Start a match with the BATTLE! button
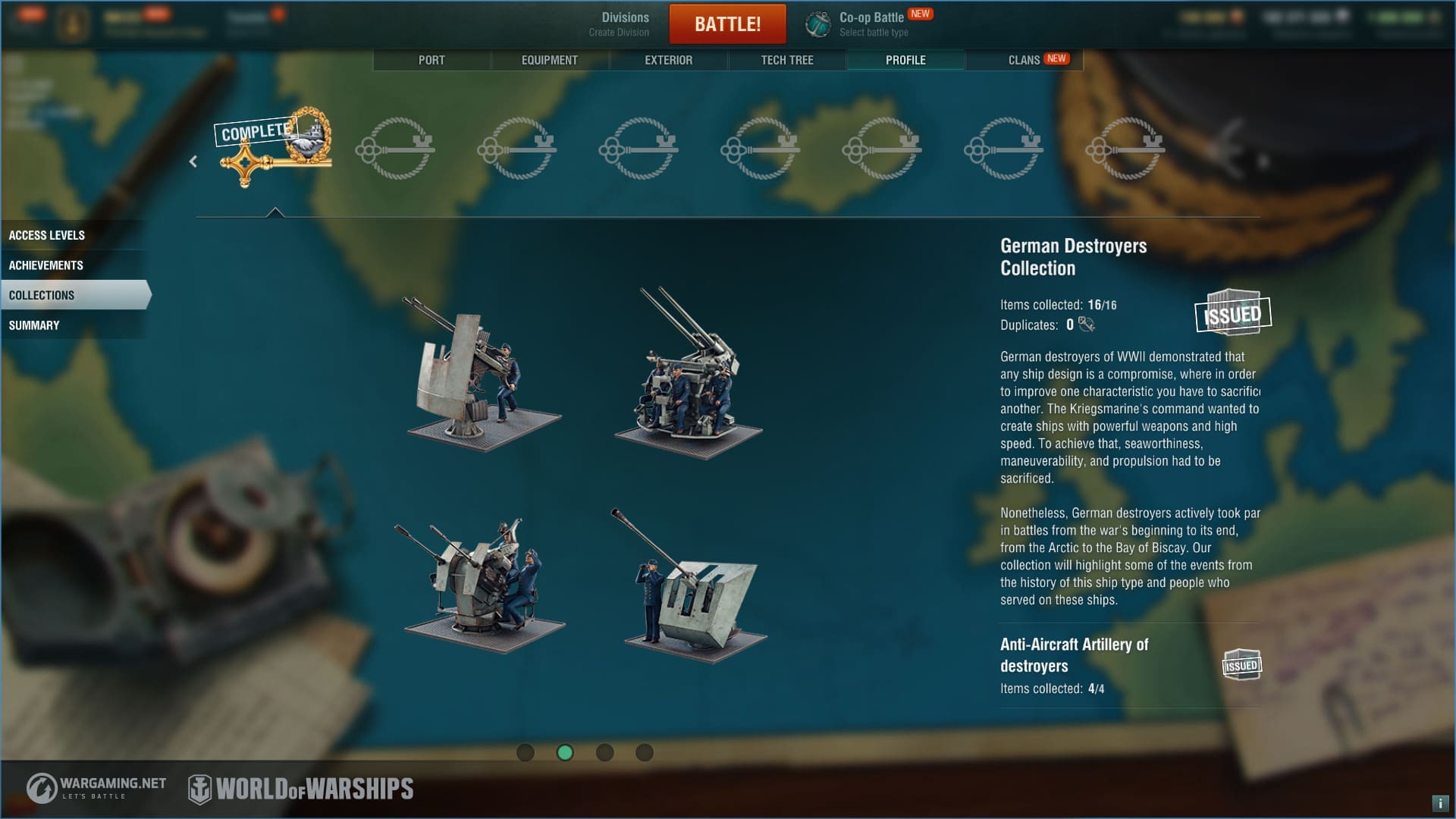Viewport: 1456px width, 819px height. pos(727,24)
